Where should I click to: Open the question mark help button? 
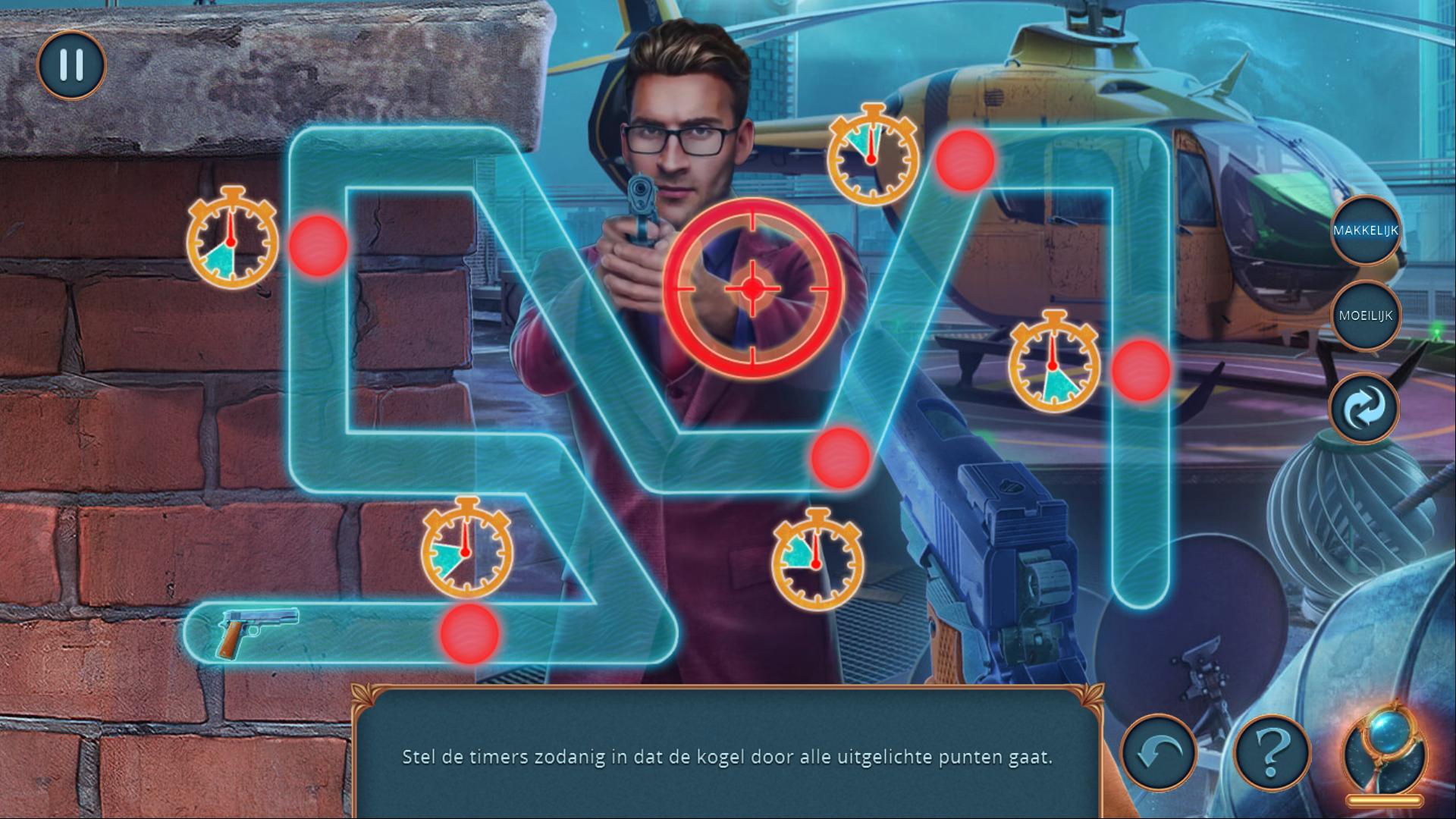tap(1272, 752)
